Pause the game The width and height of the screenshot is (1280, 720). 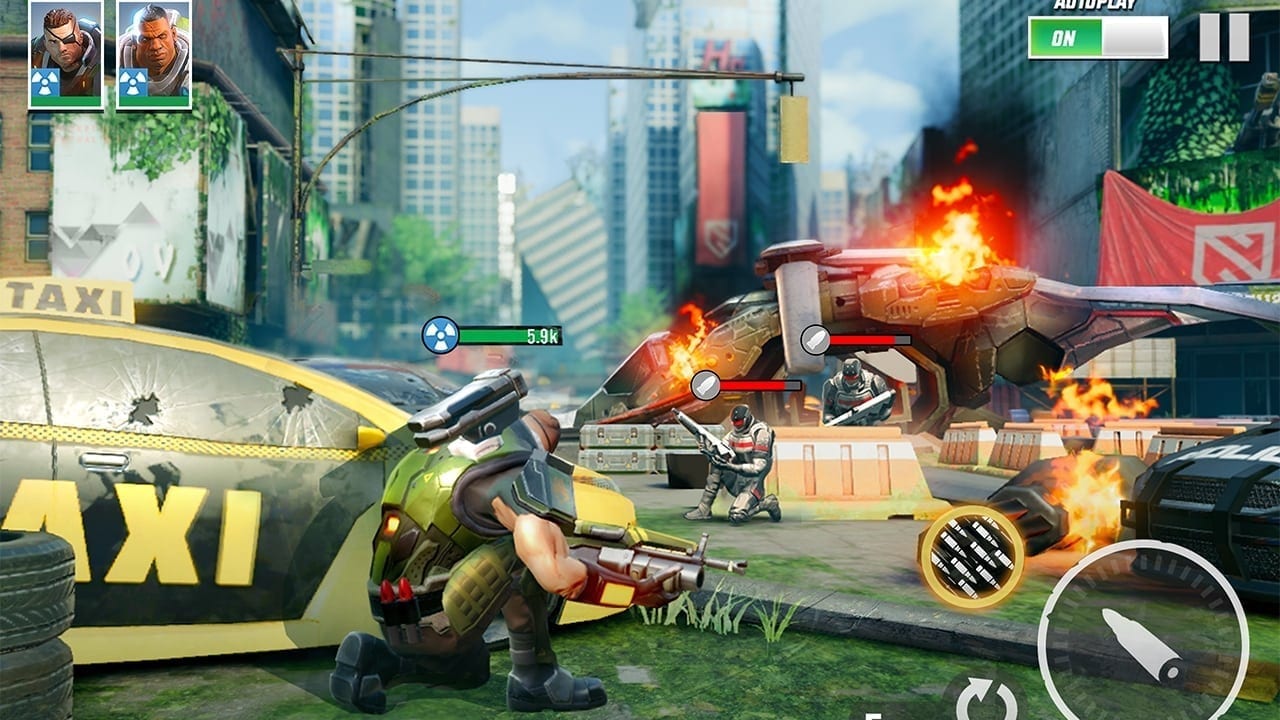point(1224,37)
